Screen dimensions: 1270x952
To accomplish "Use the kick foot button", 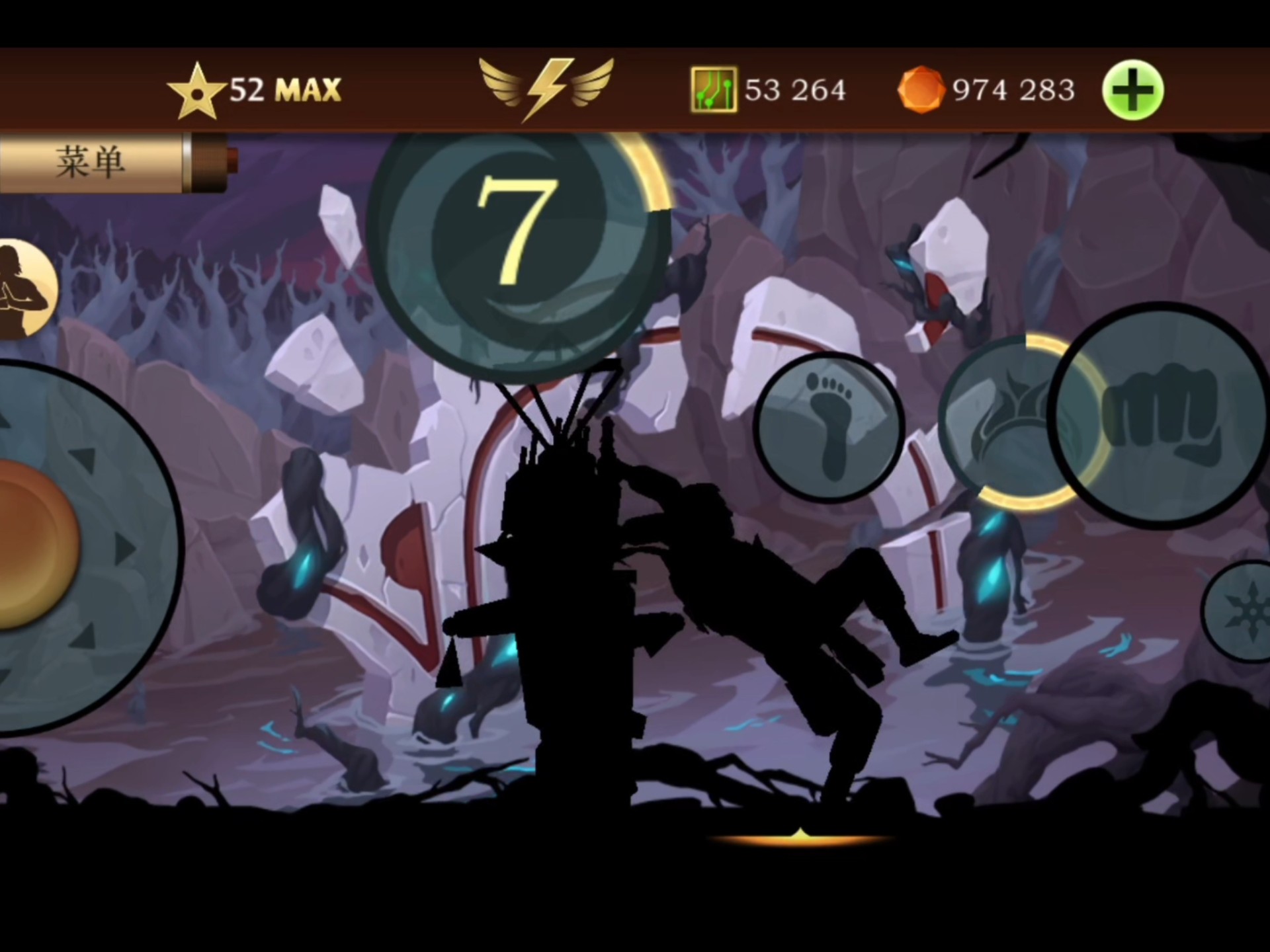I will click(x=829, y=427).
